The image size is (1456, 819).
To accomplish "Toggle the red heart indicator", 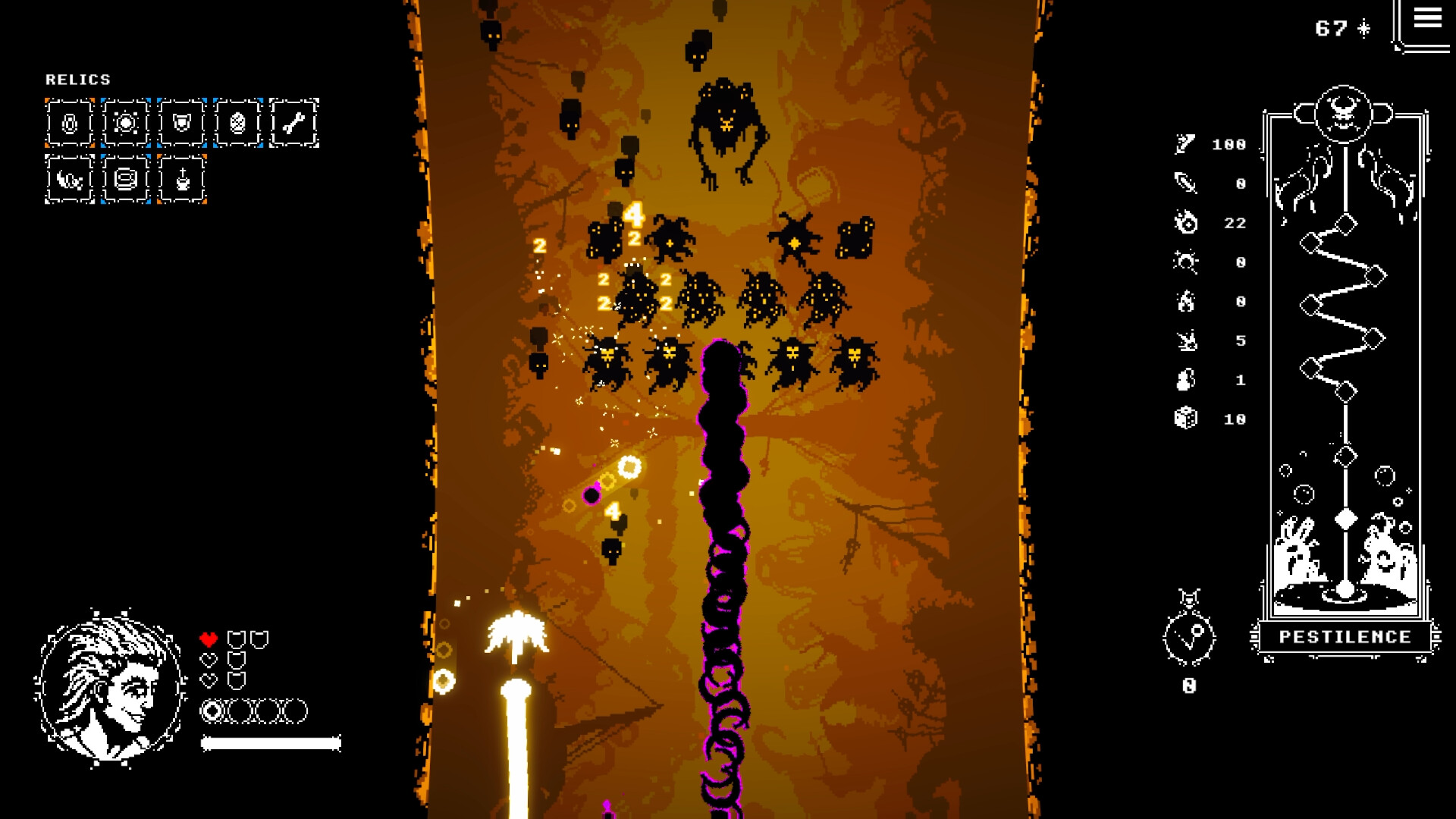I will click(208, 638).
